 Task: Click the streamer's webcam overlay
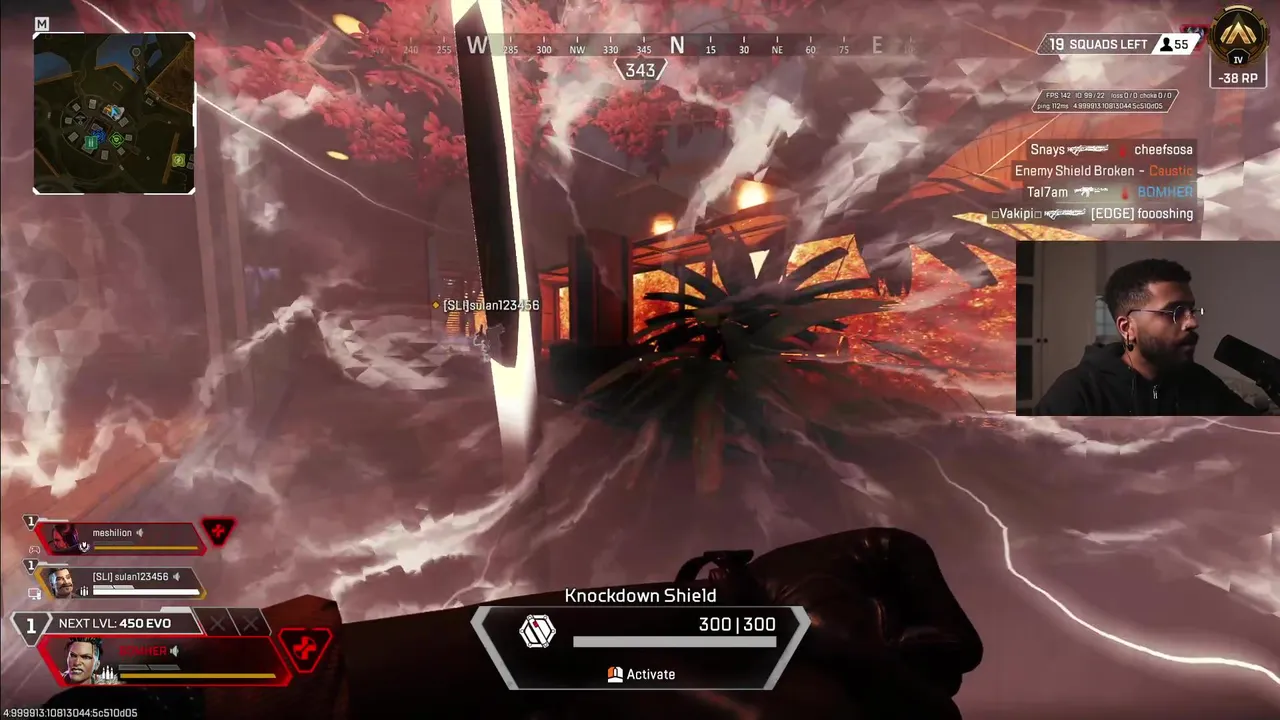(1147, 328)
